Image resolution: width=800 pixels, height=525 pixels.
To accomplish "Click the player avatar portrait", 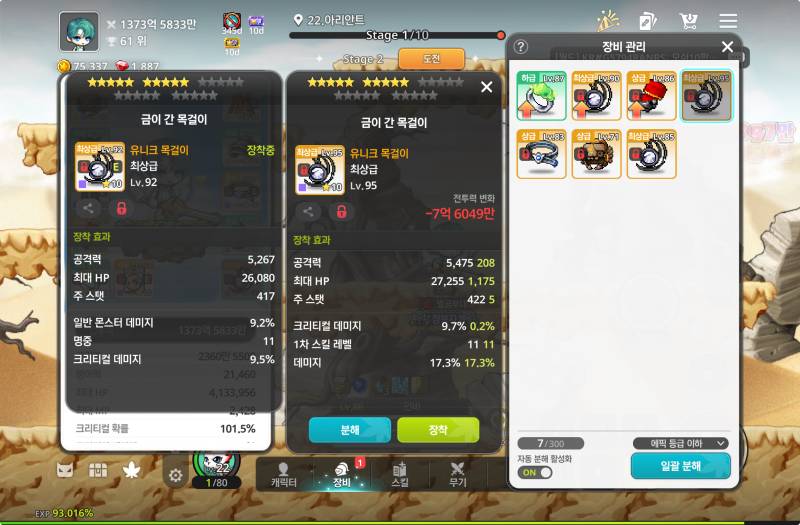I will (x=79, y=31).
